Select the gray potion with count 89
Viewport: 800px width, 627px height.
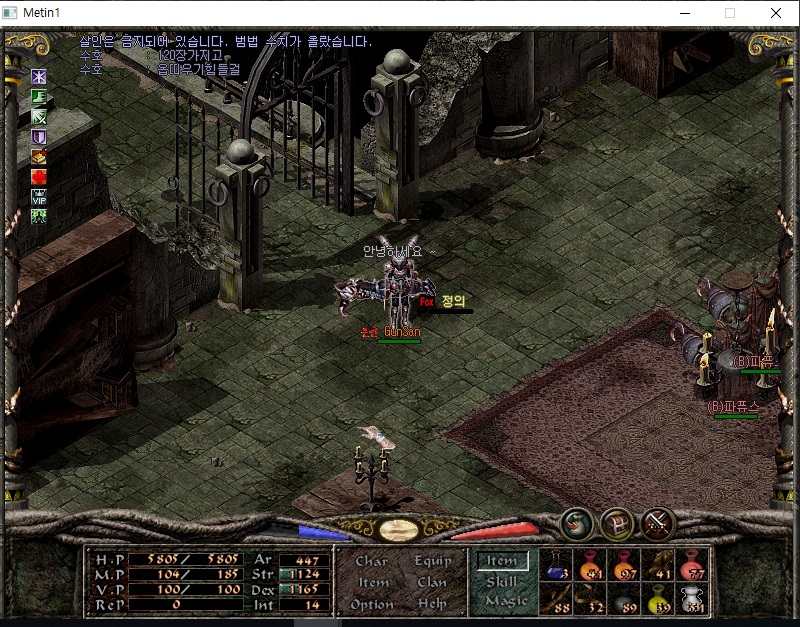coord(625,597)
